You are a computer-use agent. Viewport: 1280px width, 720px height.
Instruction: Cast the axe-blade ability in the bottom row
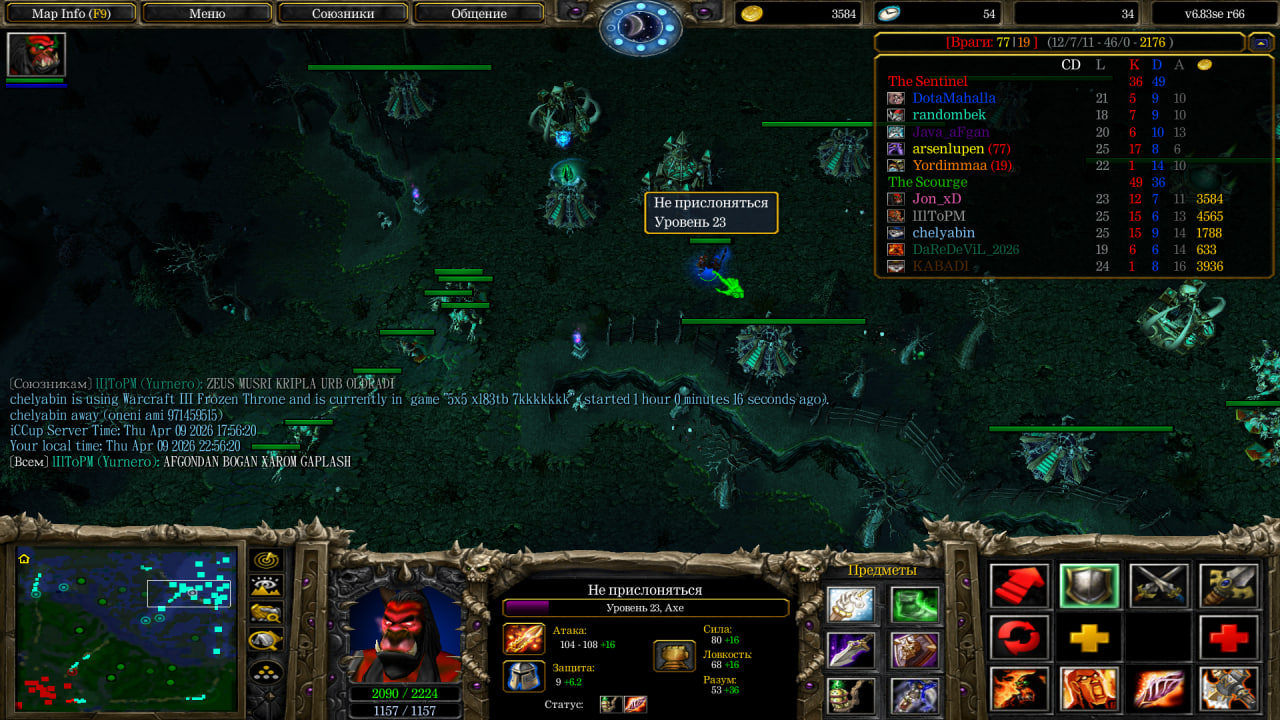1229,690
